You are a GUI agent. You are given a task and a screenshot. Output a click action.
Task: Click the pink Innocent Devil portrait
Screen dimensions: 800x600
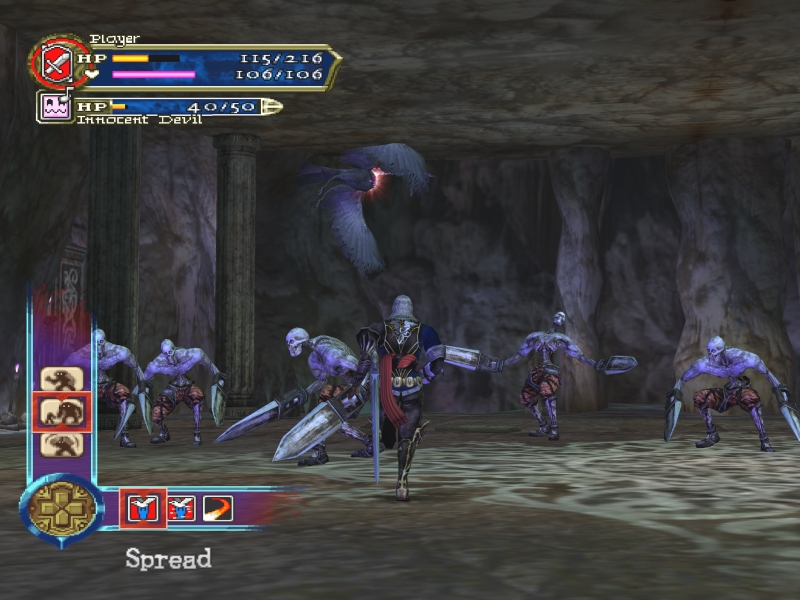pos(55,106)
